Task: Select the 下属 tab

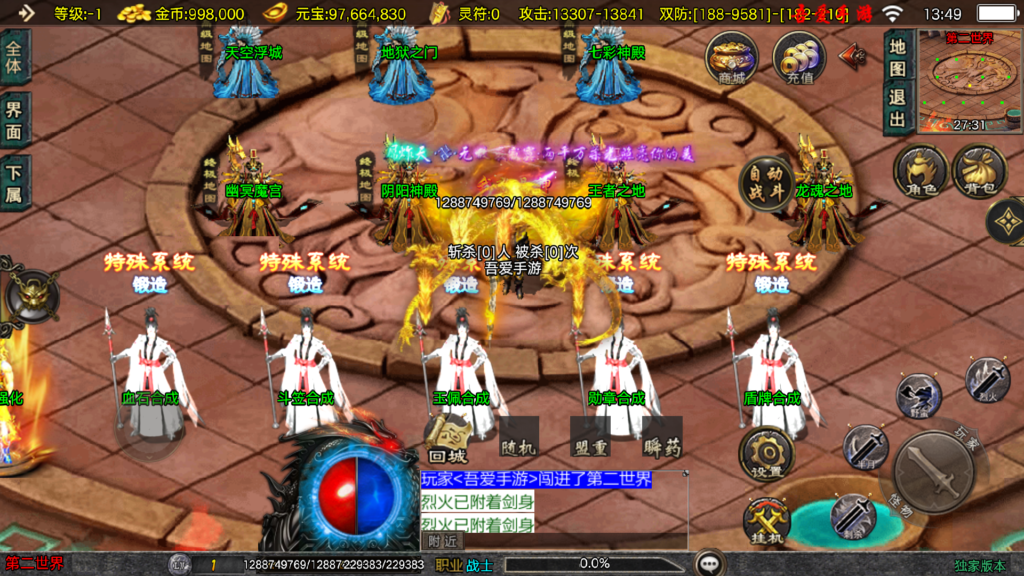Action: point(14,183)
